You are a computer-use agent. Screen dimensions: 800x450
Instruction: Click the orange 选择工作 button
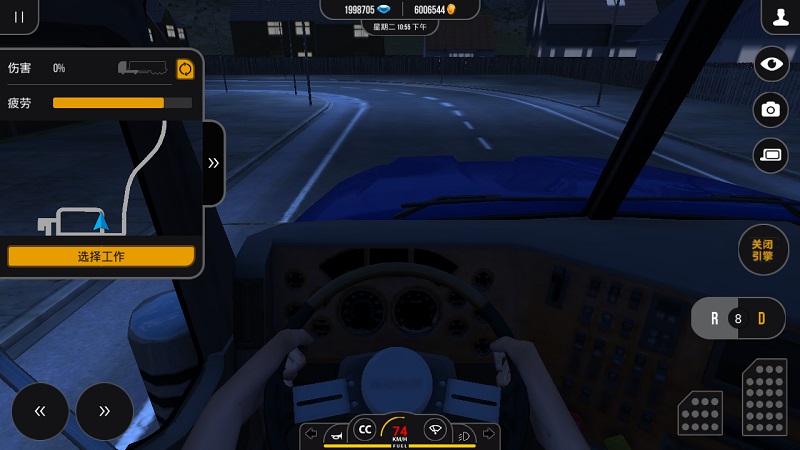(101, 256)
